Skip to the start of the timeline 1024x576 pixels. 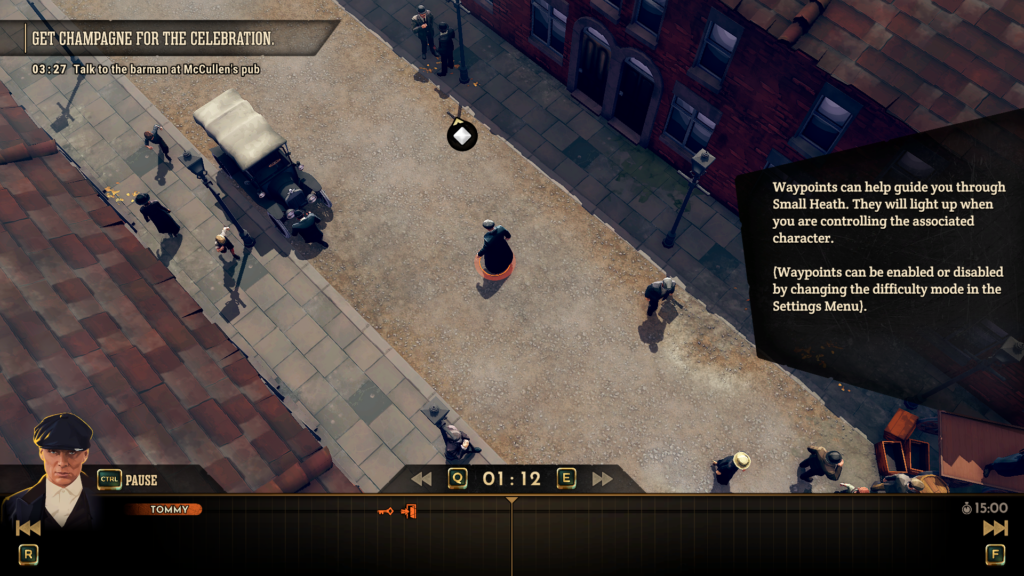[28, 528]
